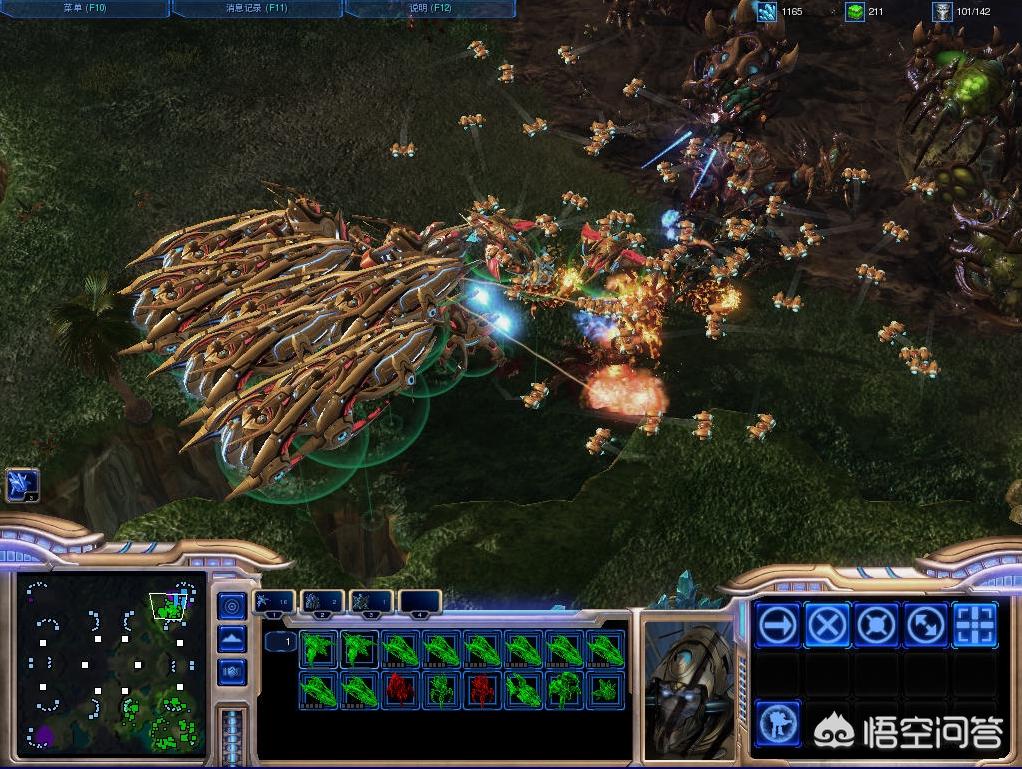Activate the Move command arrow button
Viewport: 1022px width, 769px height.
point(778,626)
